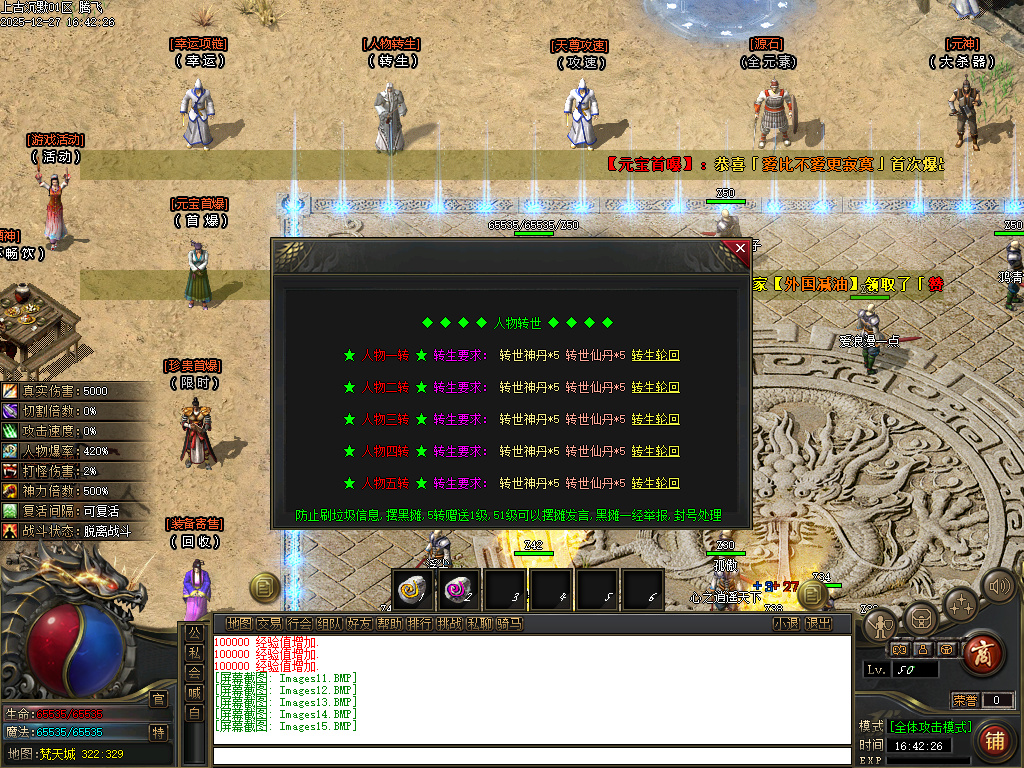Open the 地图 map button

click(x=239, y=624)
